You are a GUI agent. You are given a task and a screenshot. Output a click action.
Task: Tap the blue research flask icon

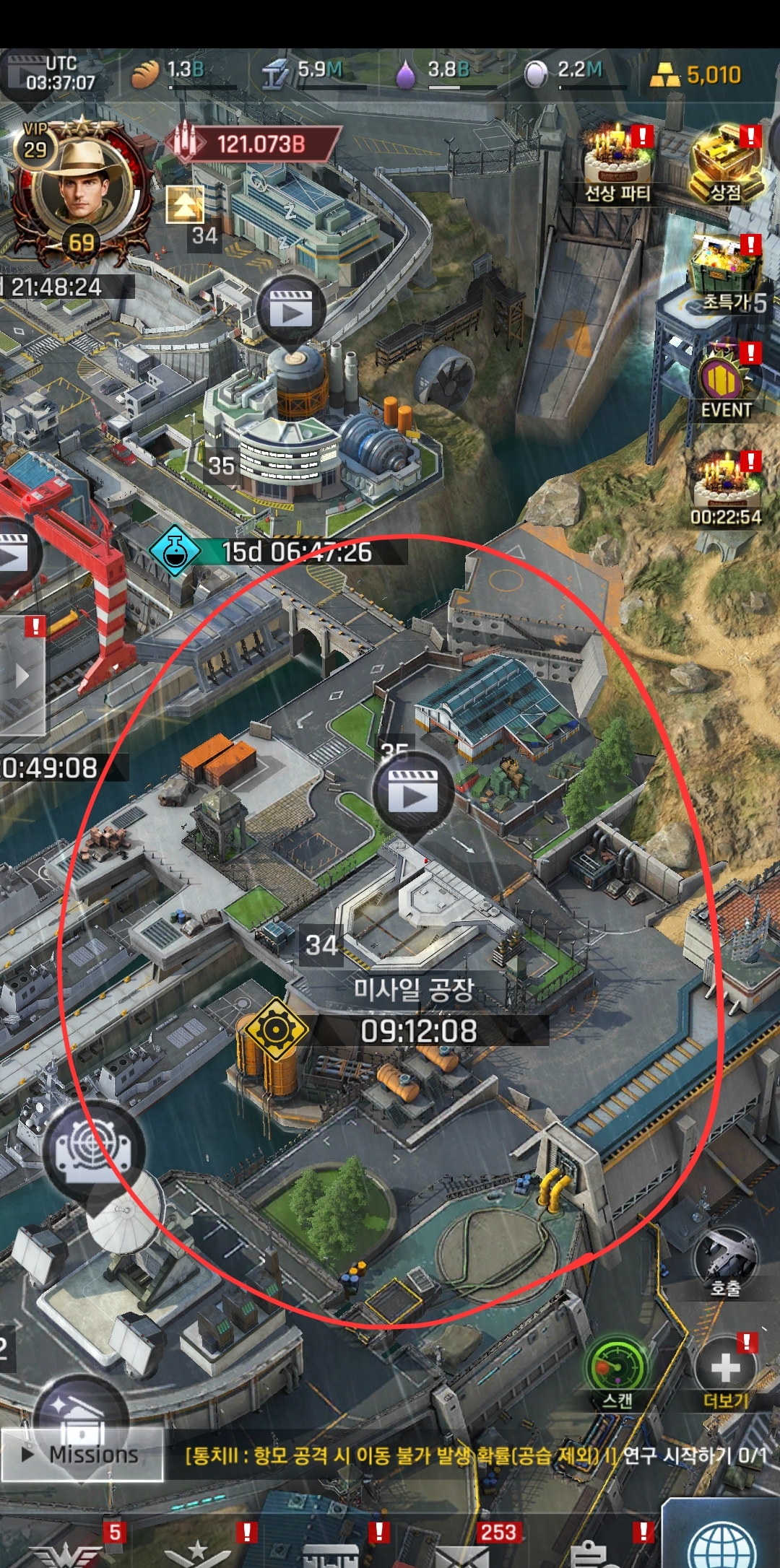click(174, 551)
